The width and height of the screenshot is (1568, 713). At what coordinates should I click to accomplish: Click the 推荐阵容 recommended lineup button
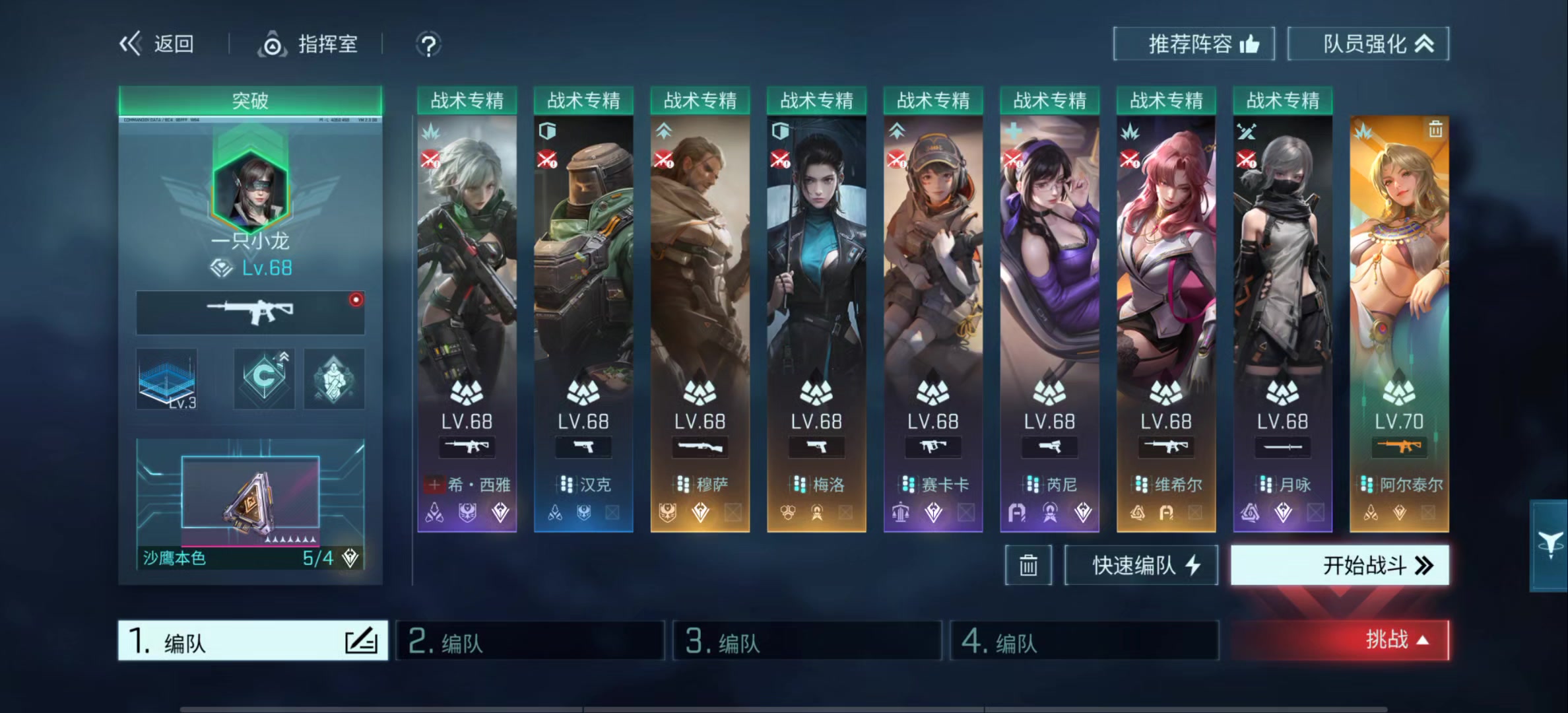pyautogui.click(x=1194, y=44)
